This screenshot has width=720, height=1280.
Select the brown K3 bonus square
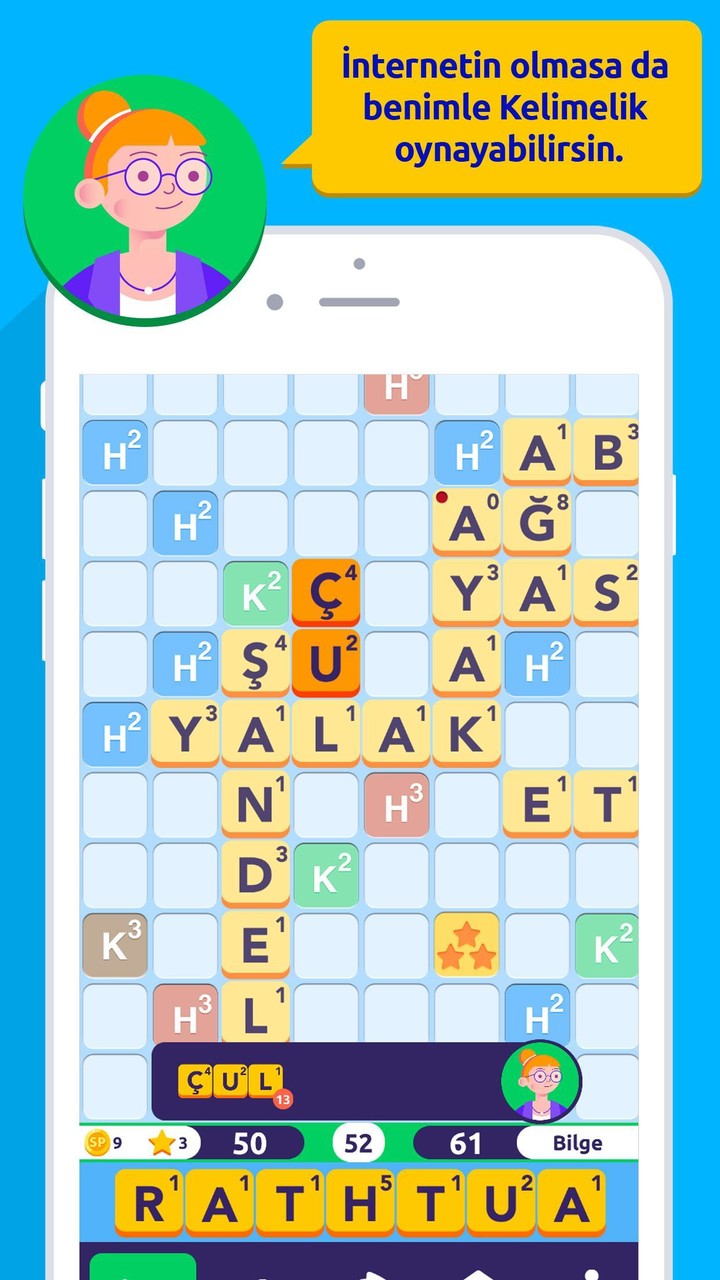tap(115, 945)
